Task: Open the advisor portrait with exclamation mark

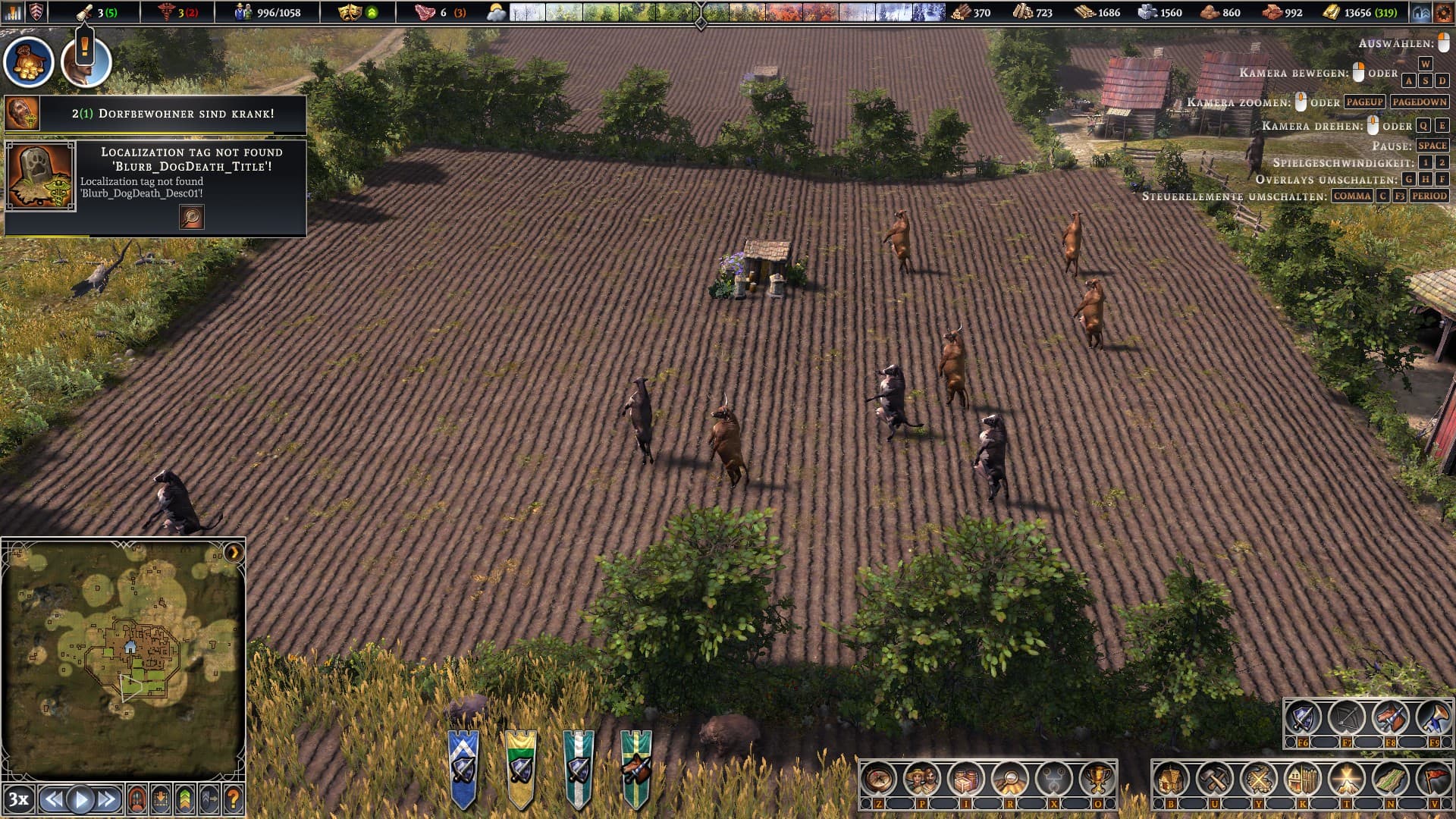Action: 86,62
